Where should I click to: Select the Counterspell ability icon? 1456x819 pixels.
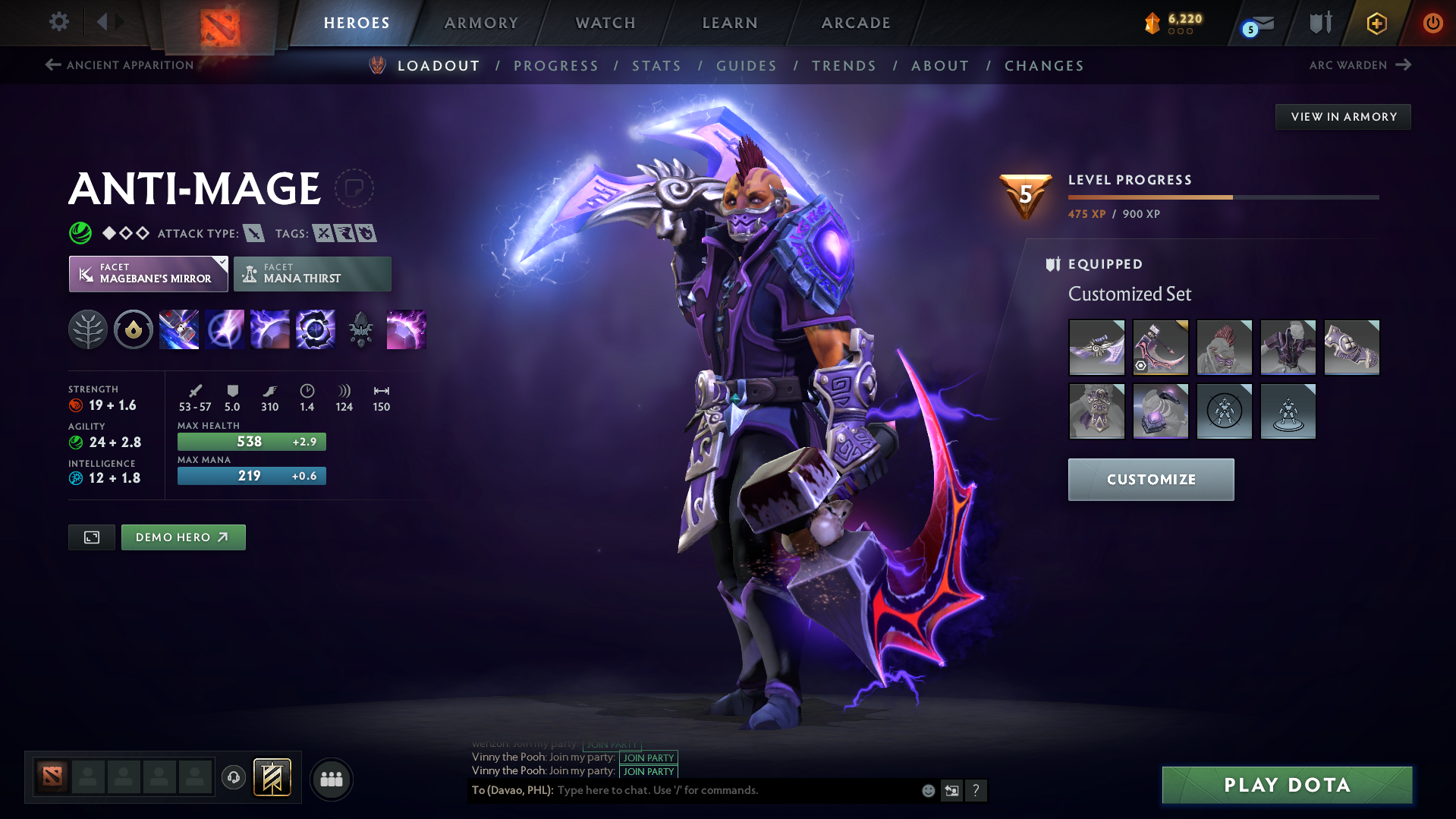point(270,329)
